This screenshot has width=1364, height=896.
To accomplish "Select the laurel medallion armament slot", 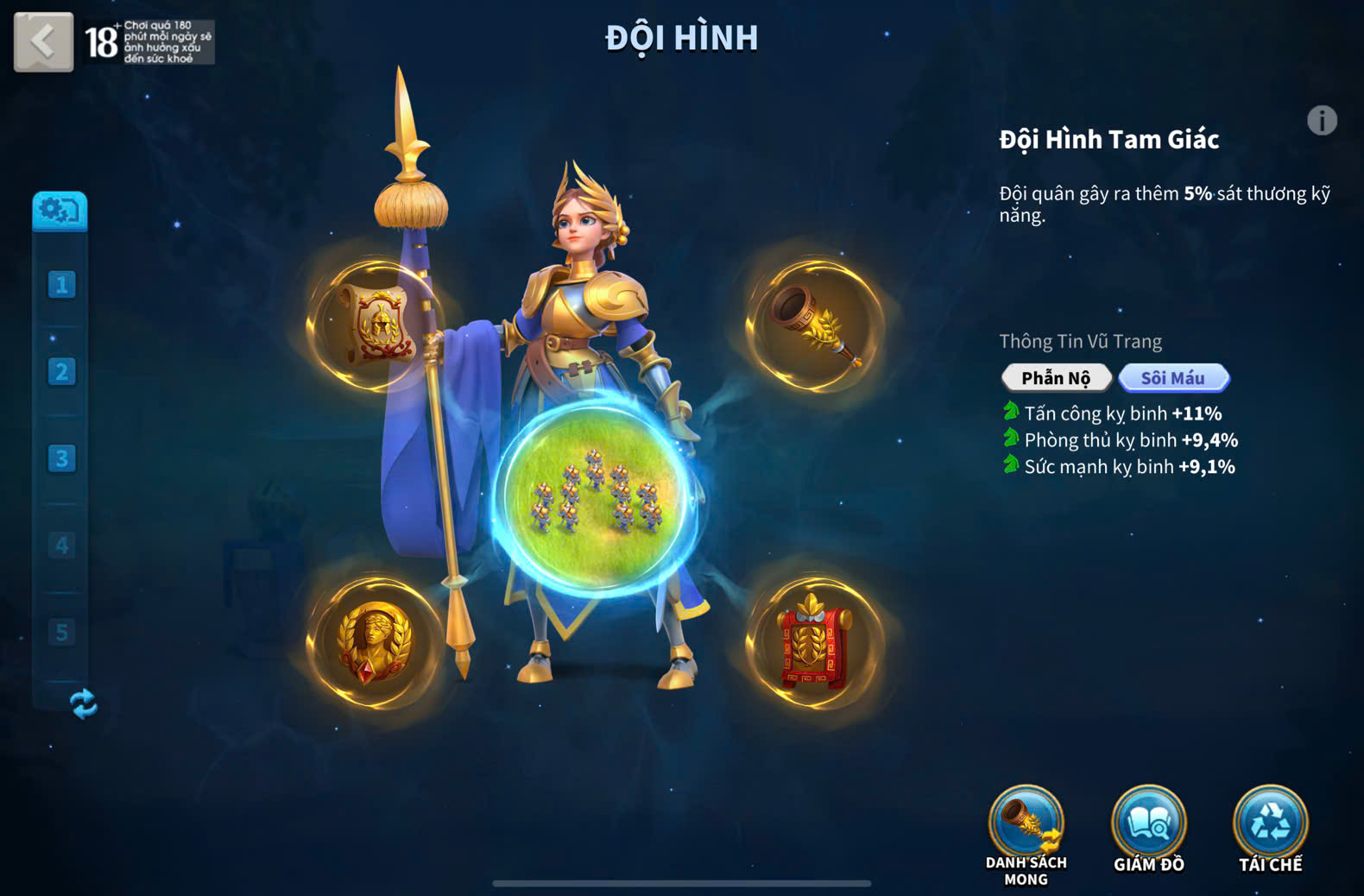I will click(x=376, y=643).
